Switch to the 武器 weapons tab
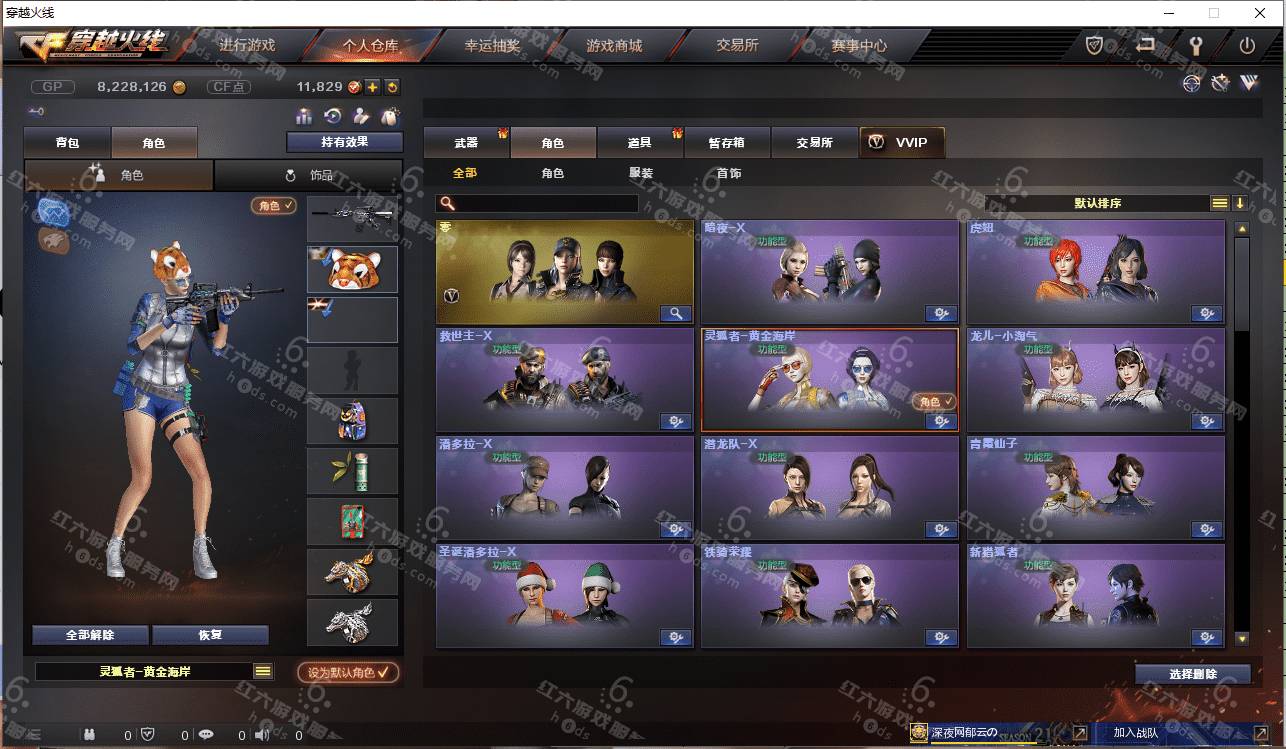Viewport: 1286px width, 749px height. tap(466, 143)
